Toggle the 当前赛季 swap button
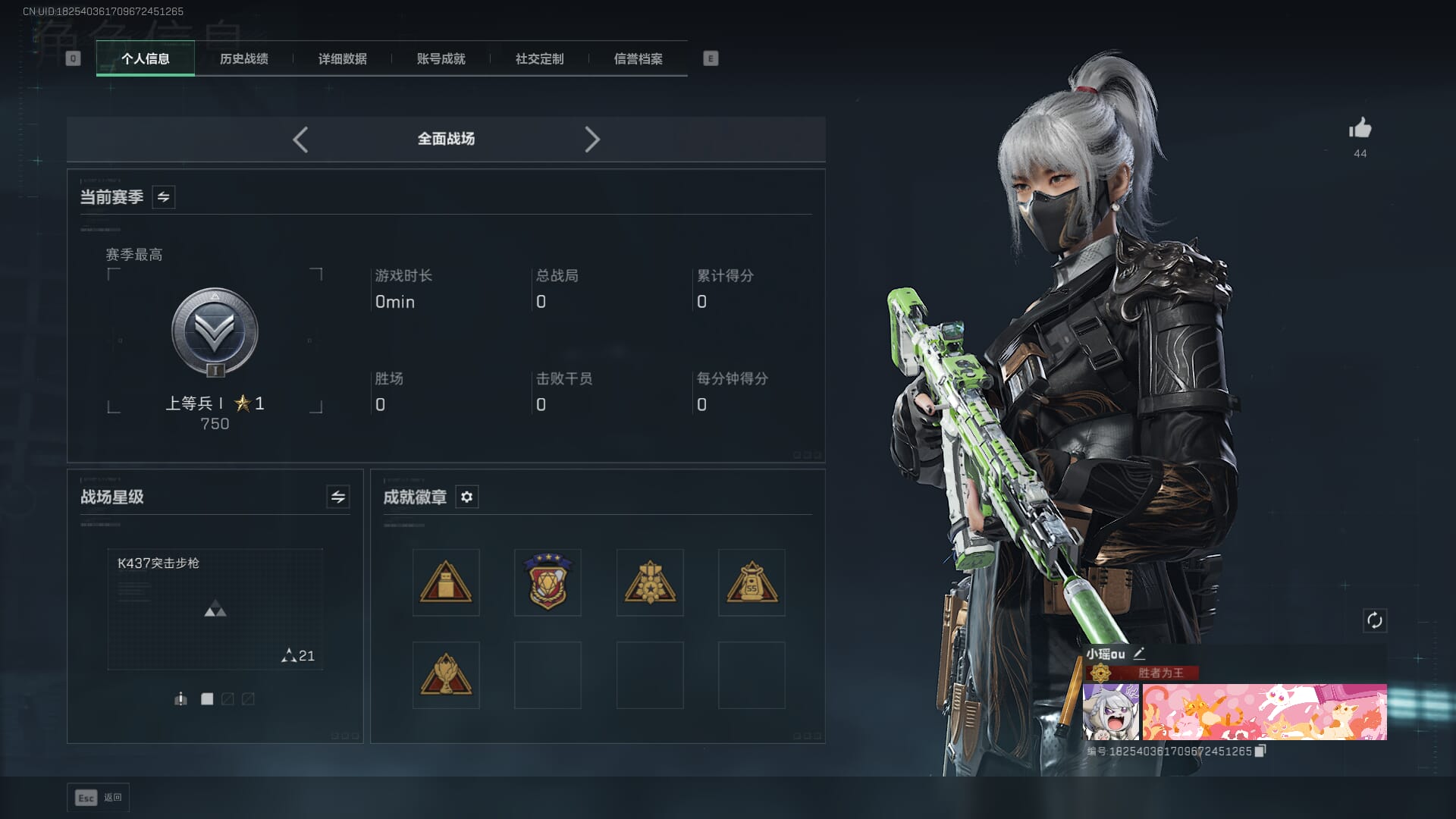This screenshot has width=1456, height=819. (163, 197)
